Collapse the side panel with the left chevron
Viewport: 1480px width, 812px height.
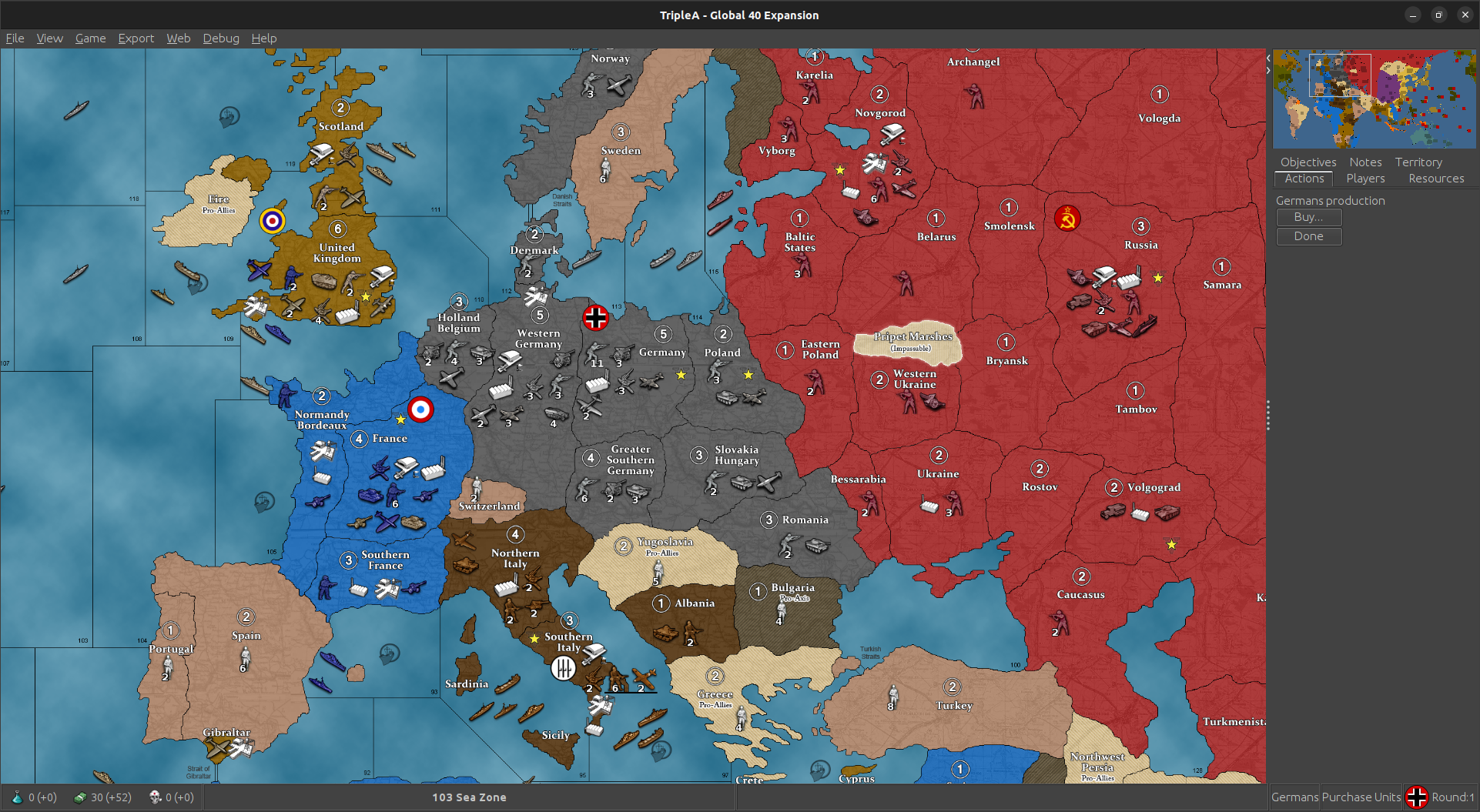tap(1267, 57)
